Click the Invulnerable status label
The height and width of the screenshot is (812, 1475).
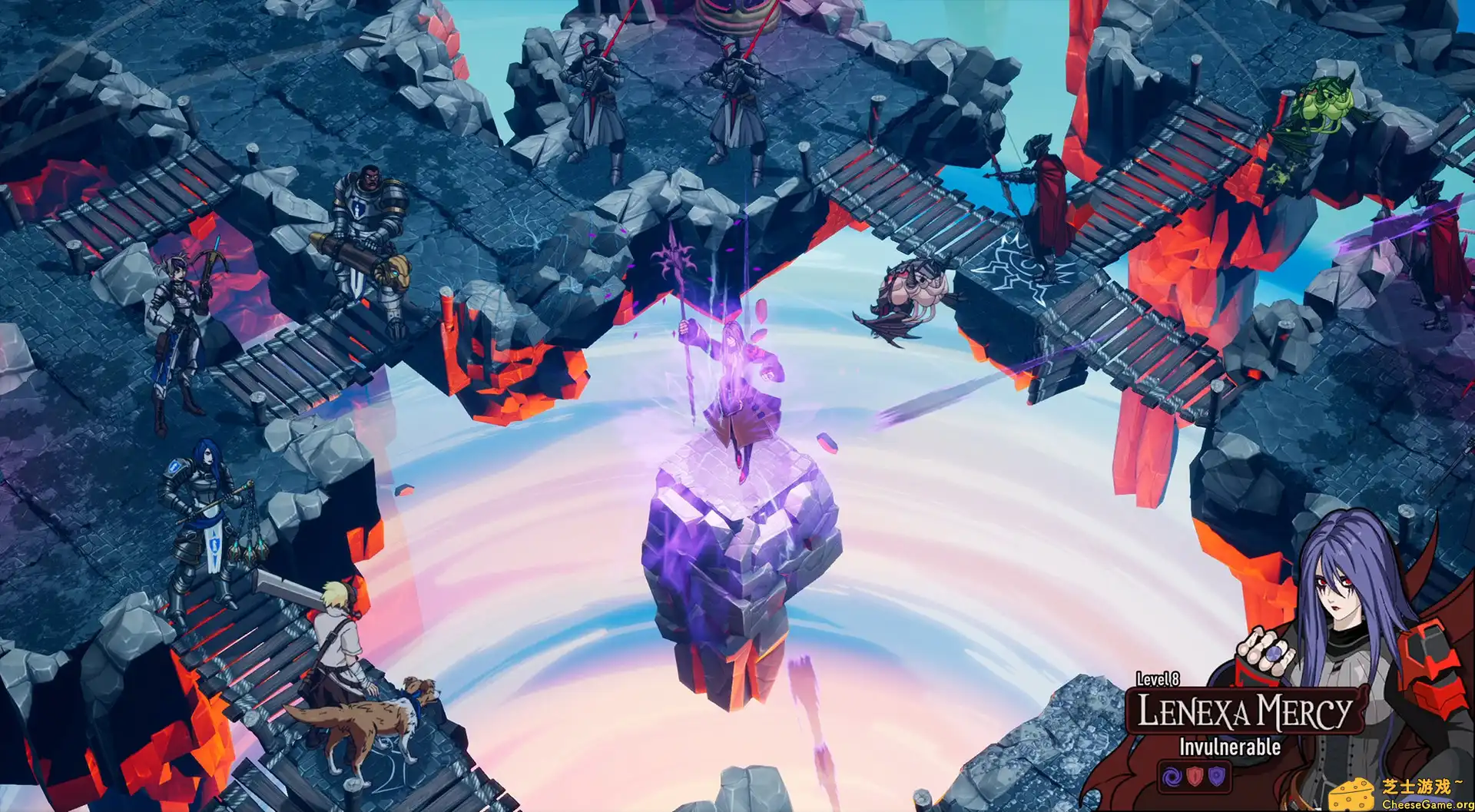(x=1230, y=747)
